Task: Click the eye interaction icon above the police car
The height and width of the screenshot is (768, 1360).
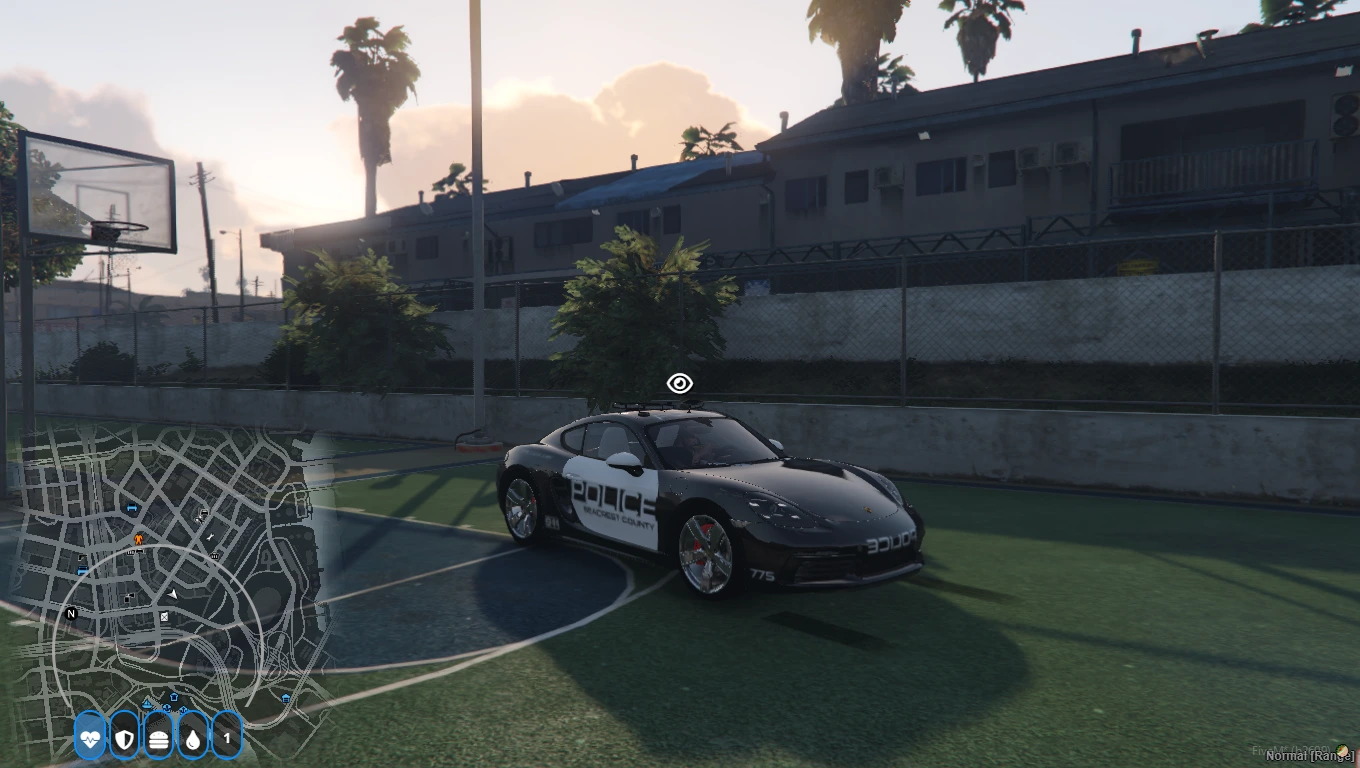Action: tap(680, 383)
